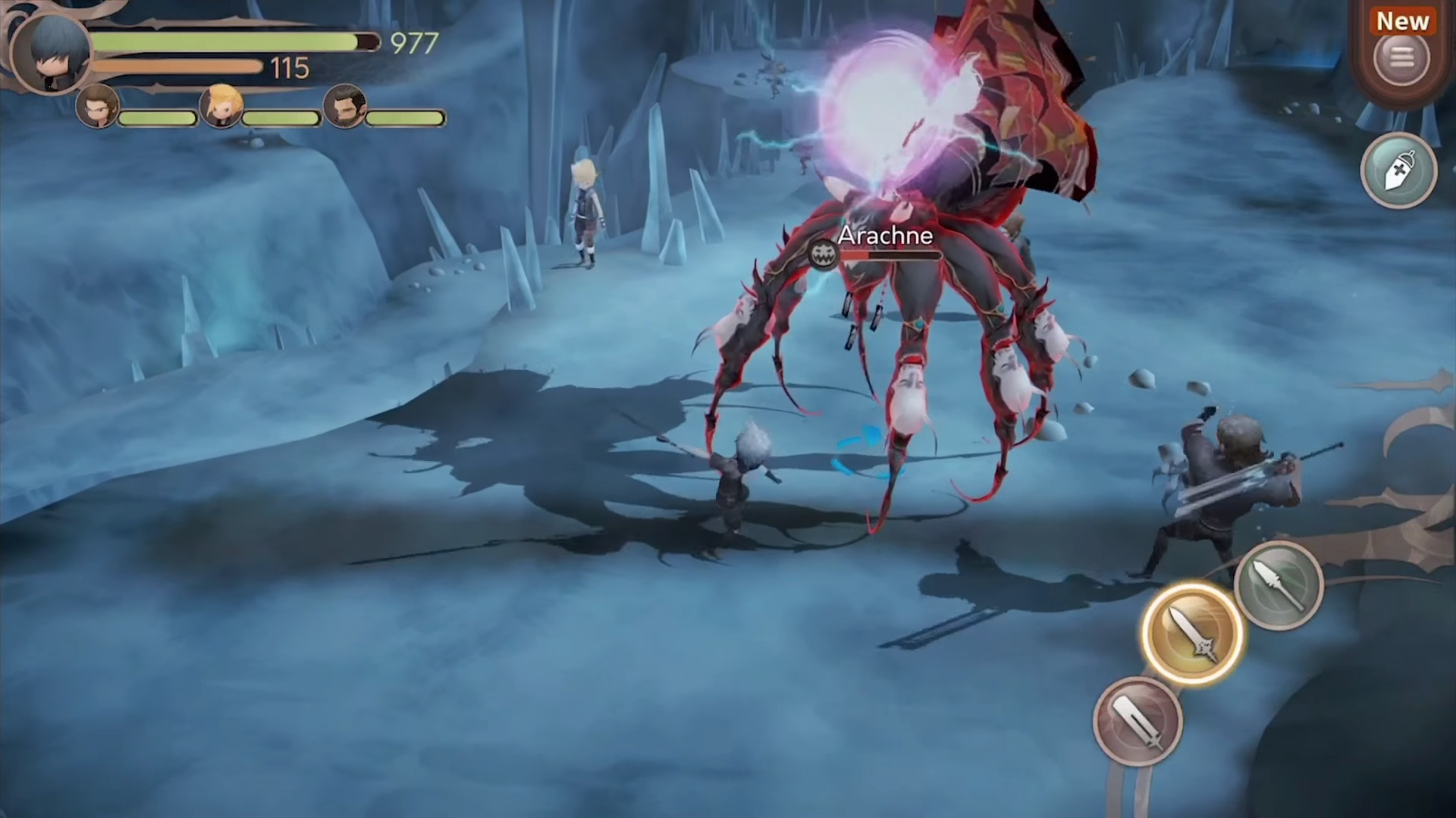1456x818 pixels.
Task: Select the blonde party member portrait
Action: [221, 106]
